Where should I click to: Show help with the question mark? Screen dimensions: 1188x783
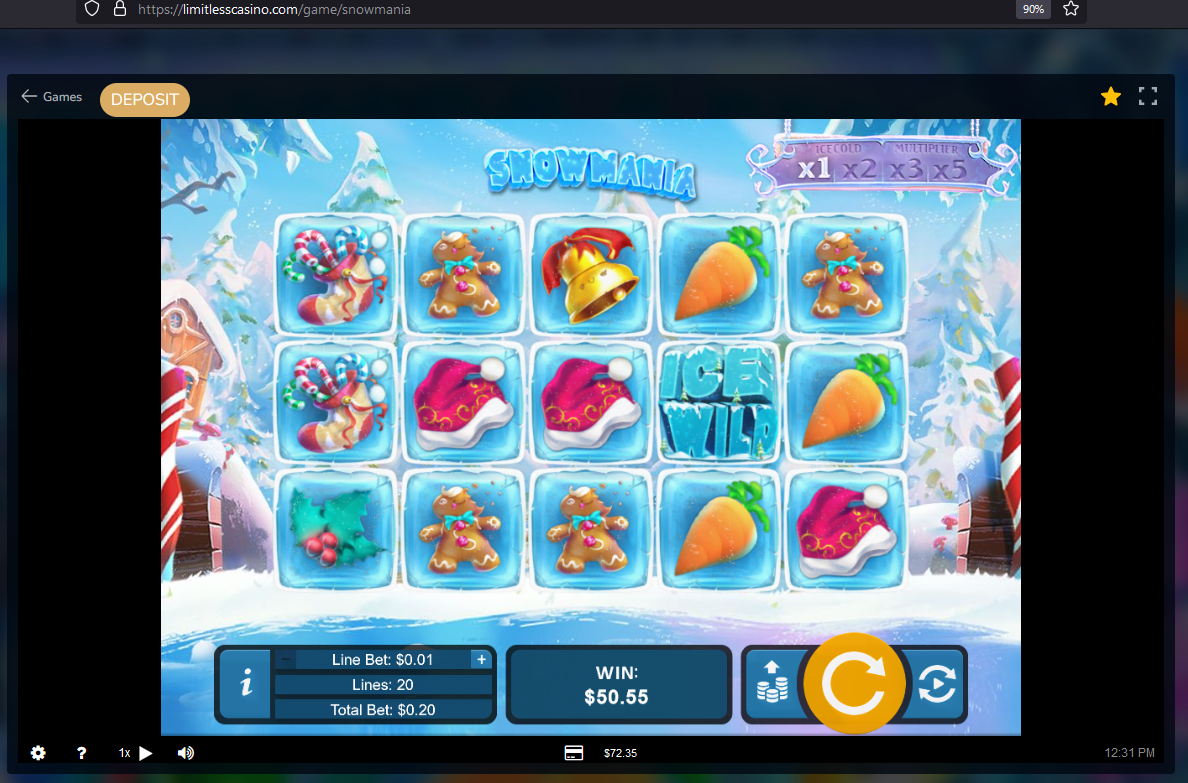click(82, 753)
